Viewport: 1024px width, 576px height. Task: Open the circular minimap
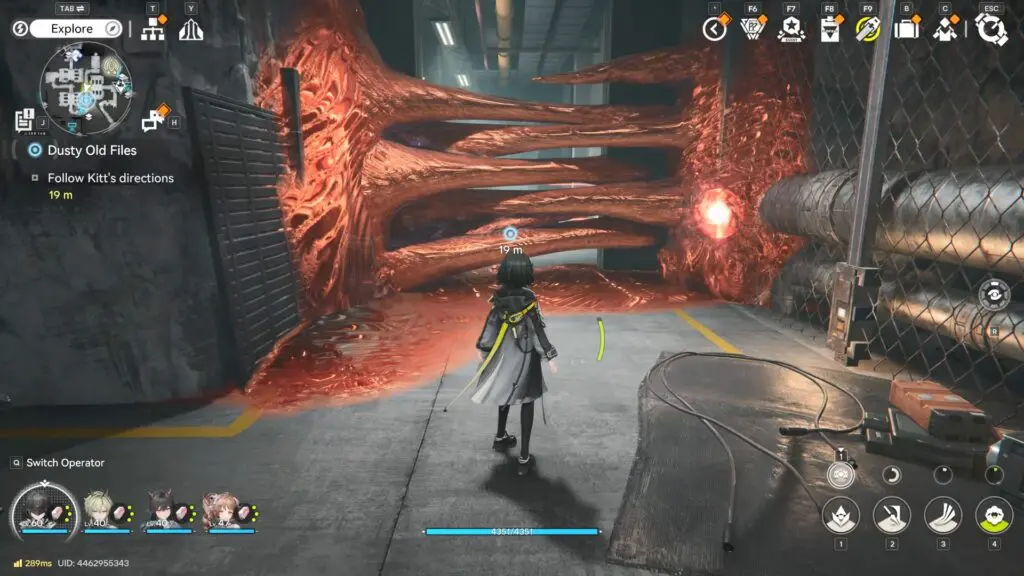pyautogui.click(x=85, y=88)
